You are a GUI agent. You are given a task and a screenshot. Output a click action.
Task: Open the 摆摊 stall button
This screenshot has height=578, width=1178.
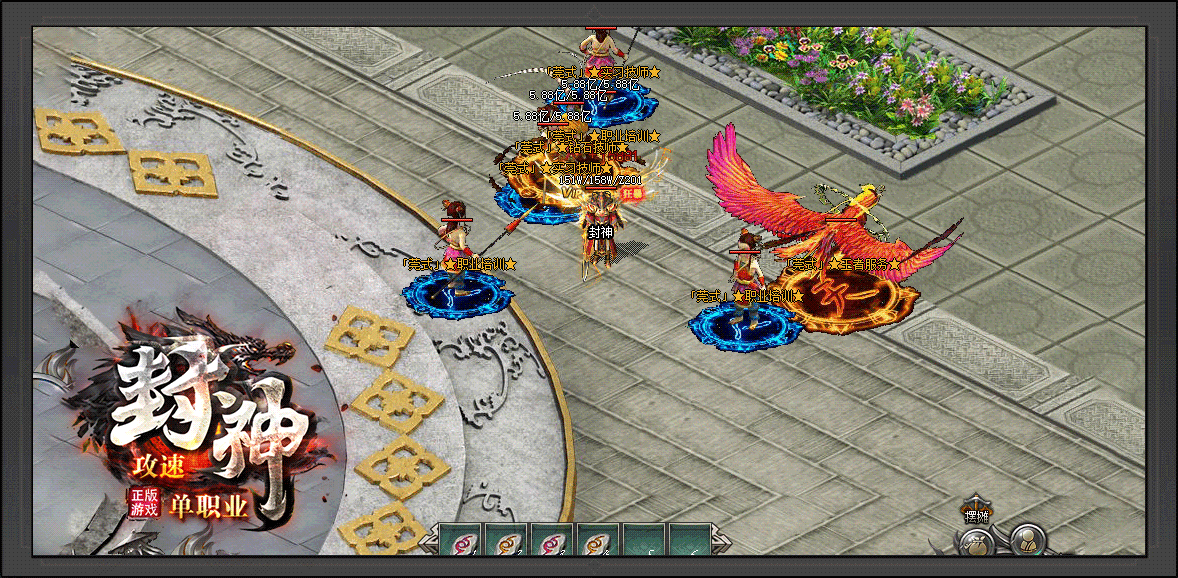pos(975,514)
